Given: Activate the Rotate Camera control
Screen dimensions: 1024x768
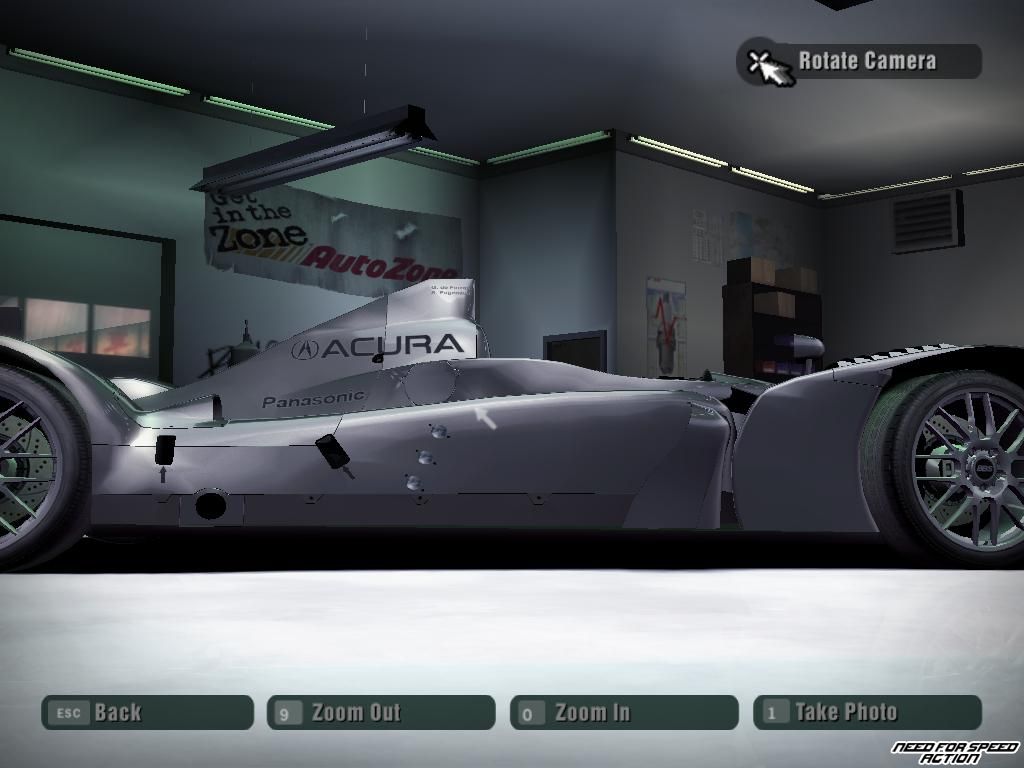Looking at the screenshot, I should (860, 61).
